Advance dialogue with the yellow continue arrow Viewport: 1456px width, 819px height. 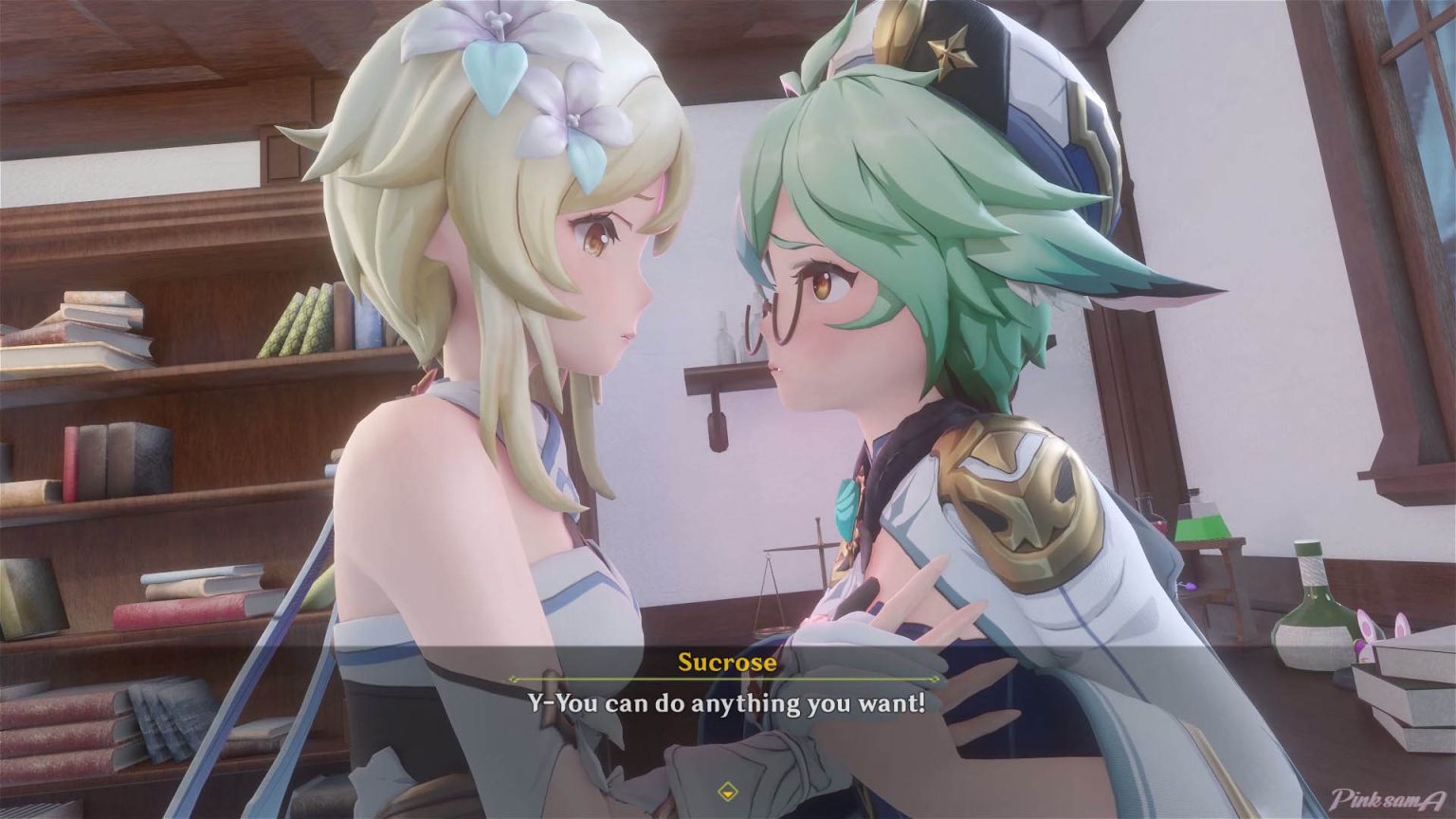tap(727, 788)
